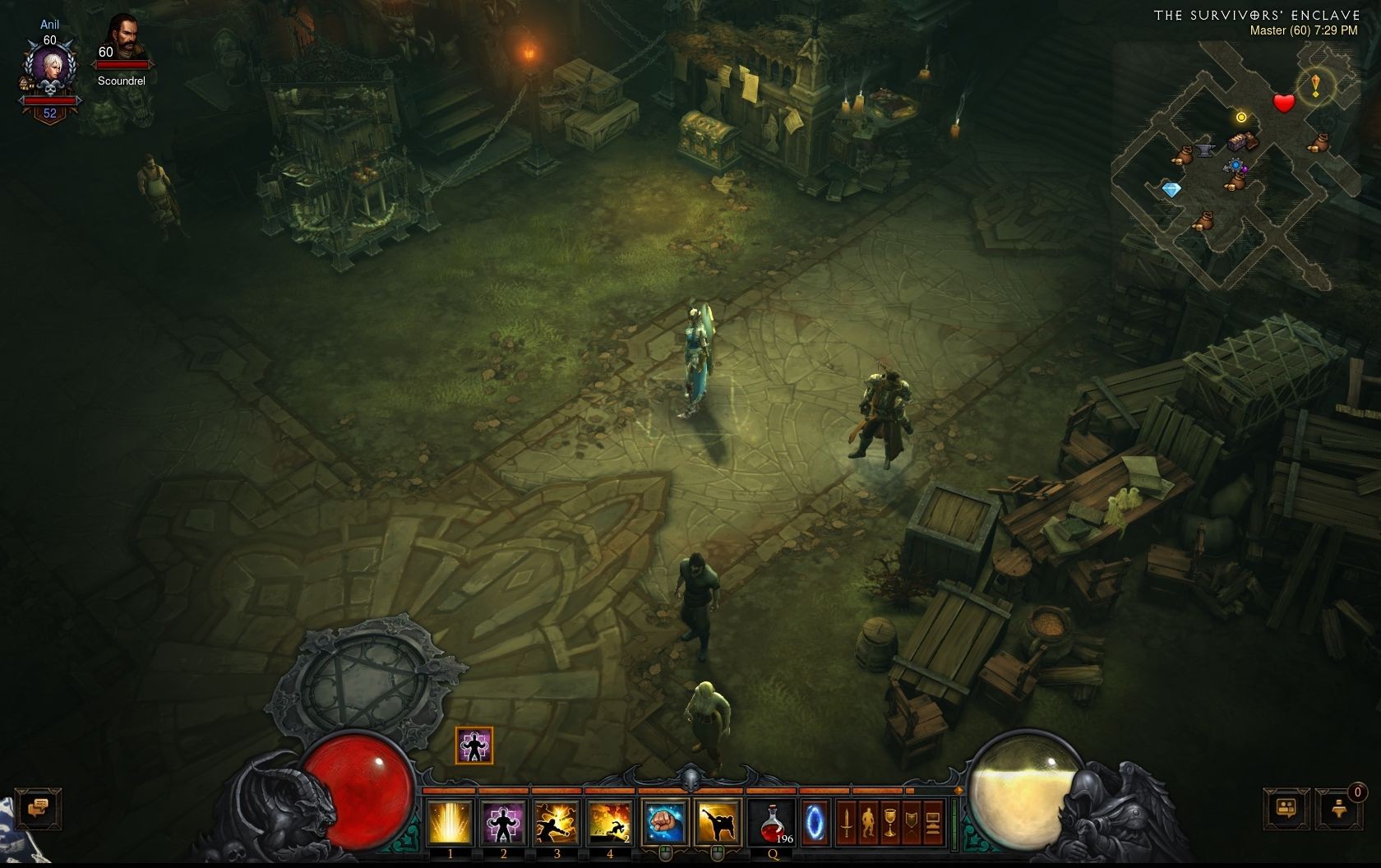This screenshot has width=1381, height=868.
Task: Click Anil's player portrait
Action: point(49,72)
